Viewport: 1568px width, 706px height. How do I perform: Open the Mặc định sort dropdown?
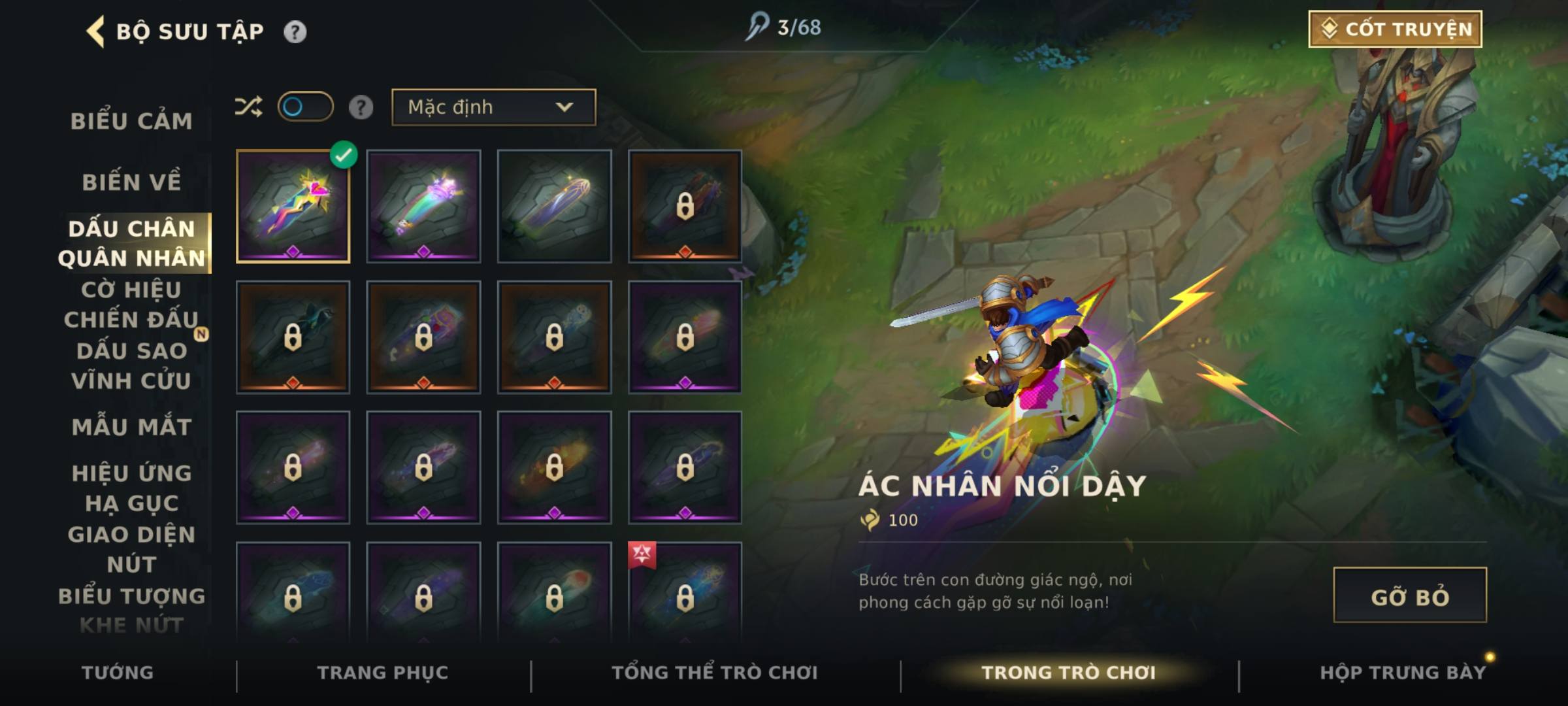(493, 107)
